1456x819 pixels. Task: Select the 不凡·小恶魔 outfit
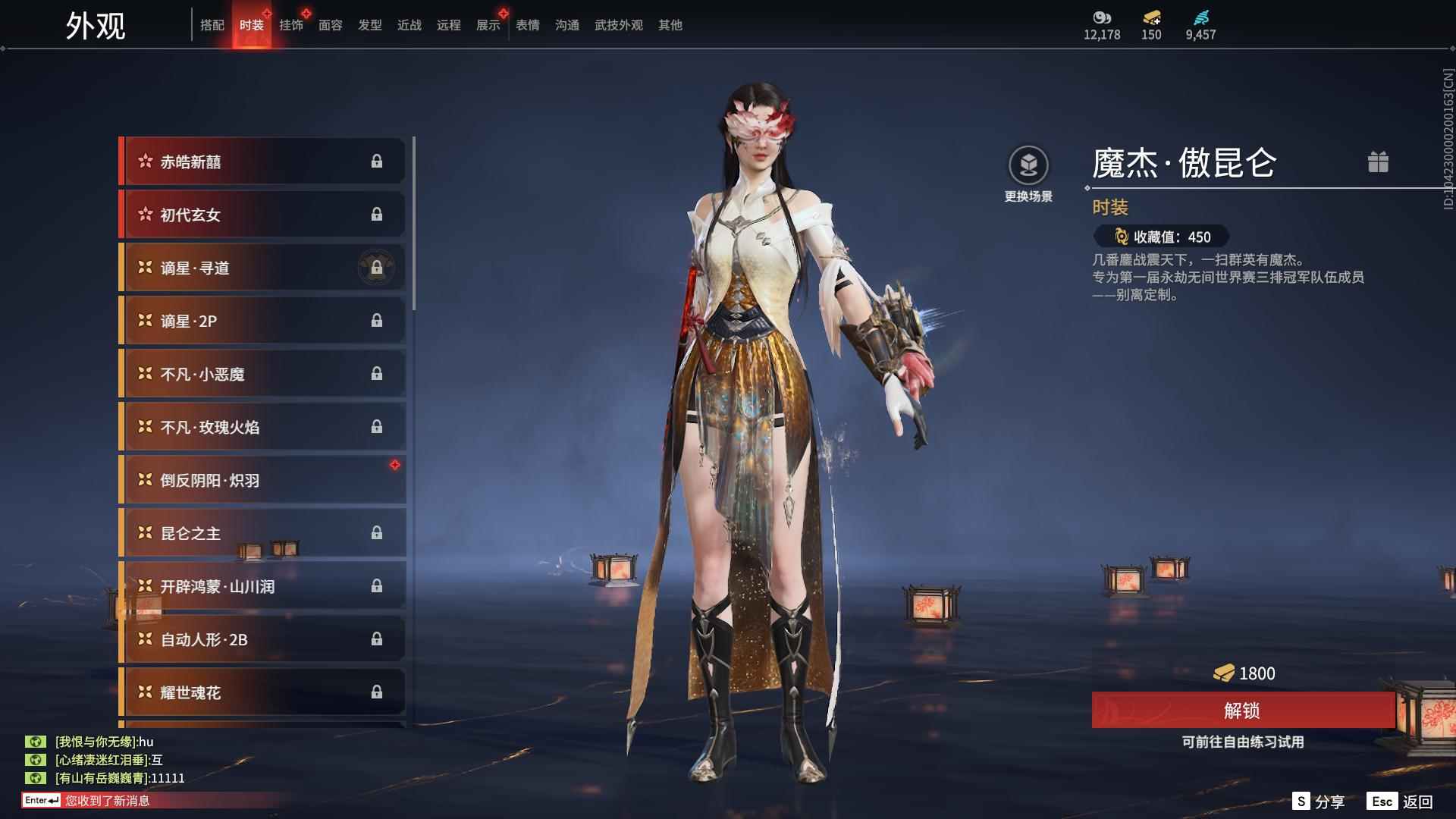coord(262,374)
